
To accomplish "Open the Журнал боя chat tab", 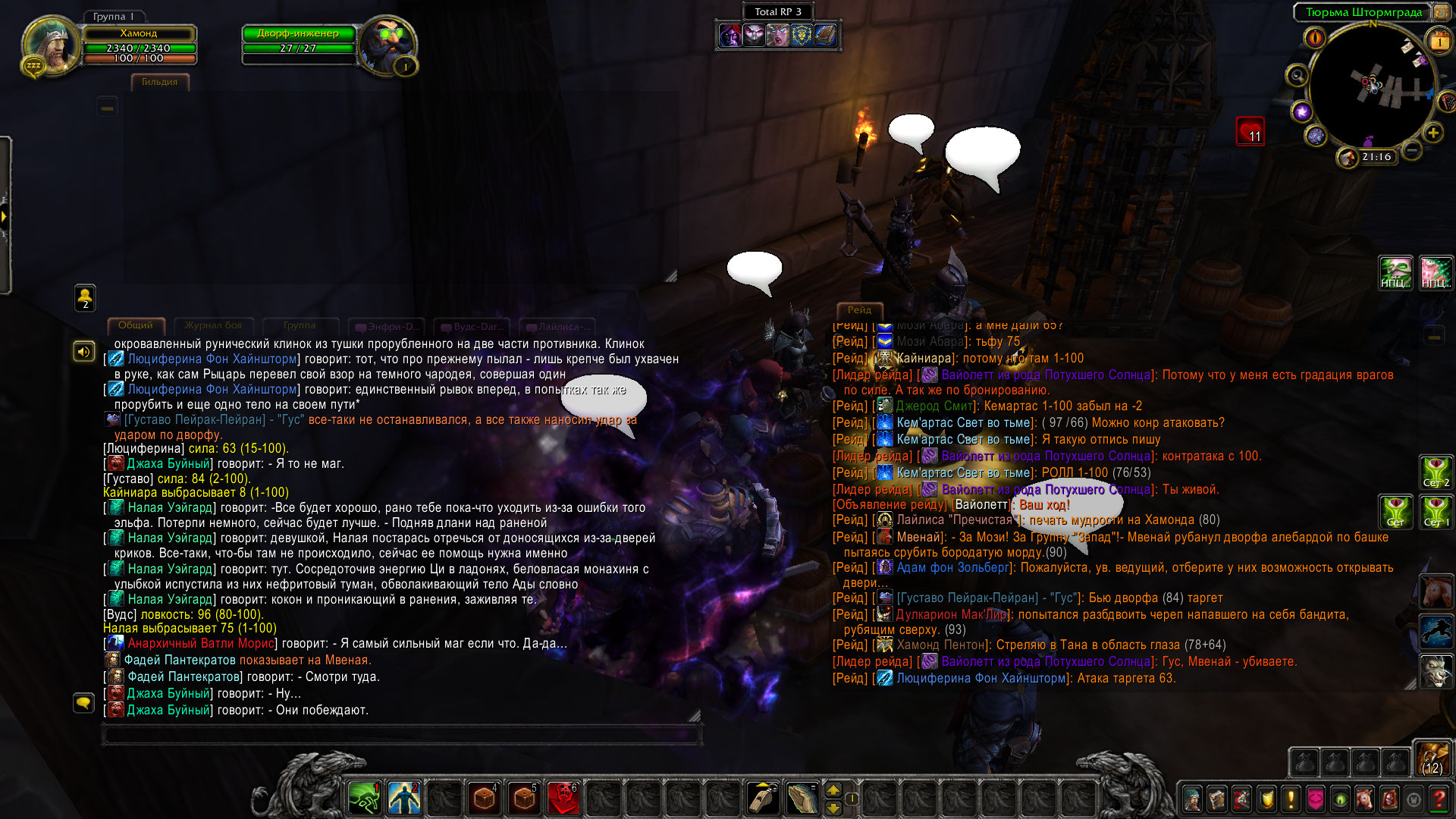I will [213, 325].
